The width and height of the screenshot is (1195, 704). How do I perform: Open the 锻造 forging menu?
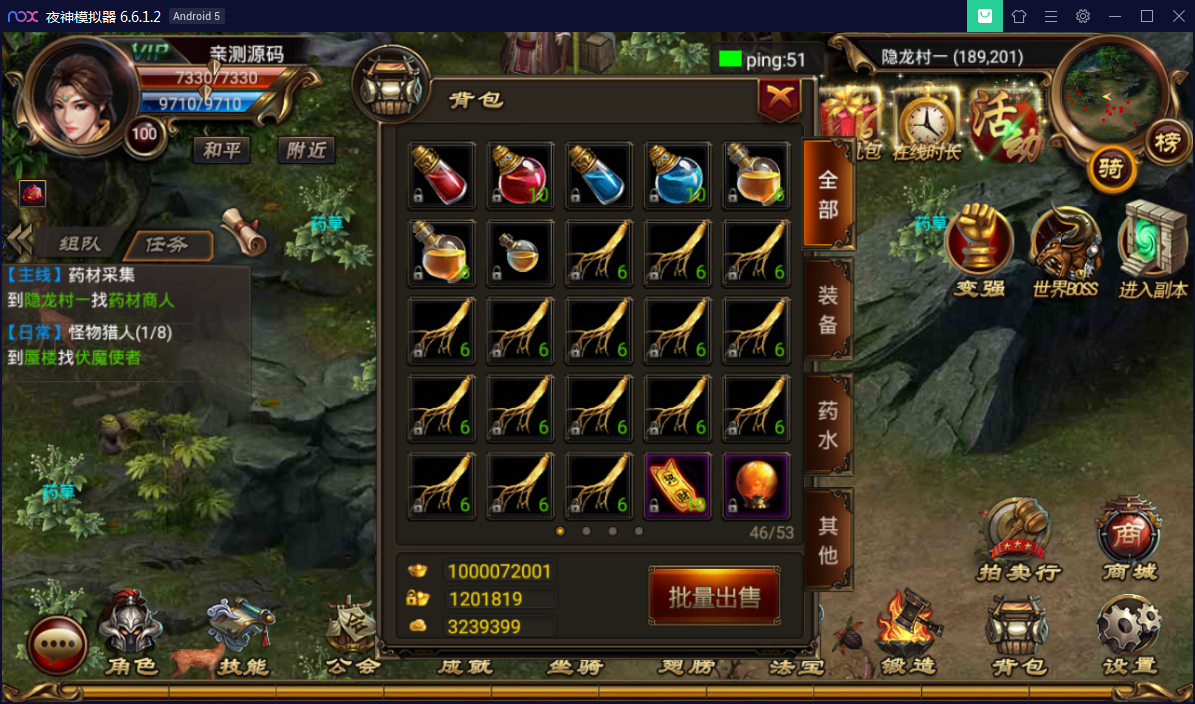click(908, 634)
